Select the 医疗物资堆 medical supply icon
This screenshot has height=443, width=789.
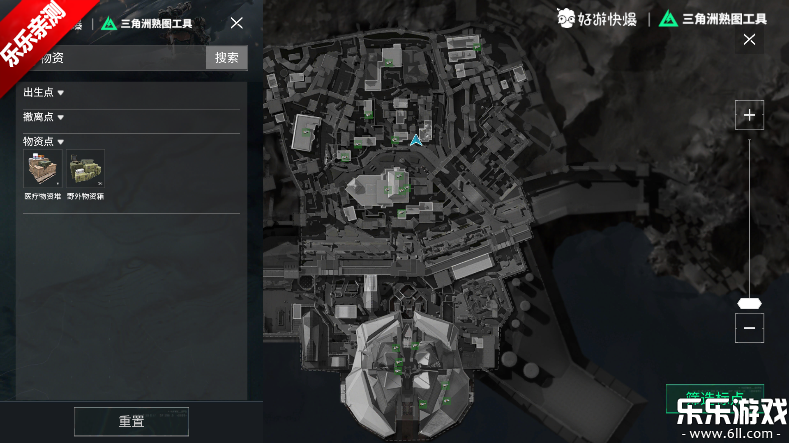click(43, 170)
